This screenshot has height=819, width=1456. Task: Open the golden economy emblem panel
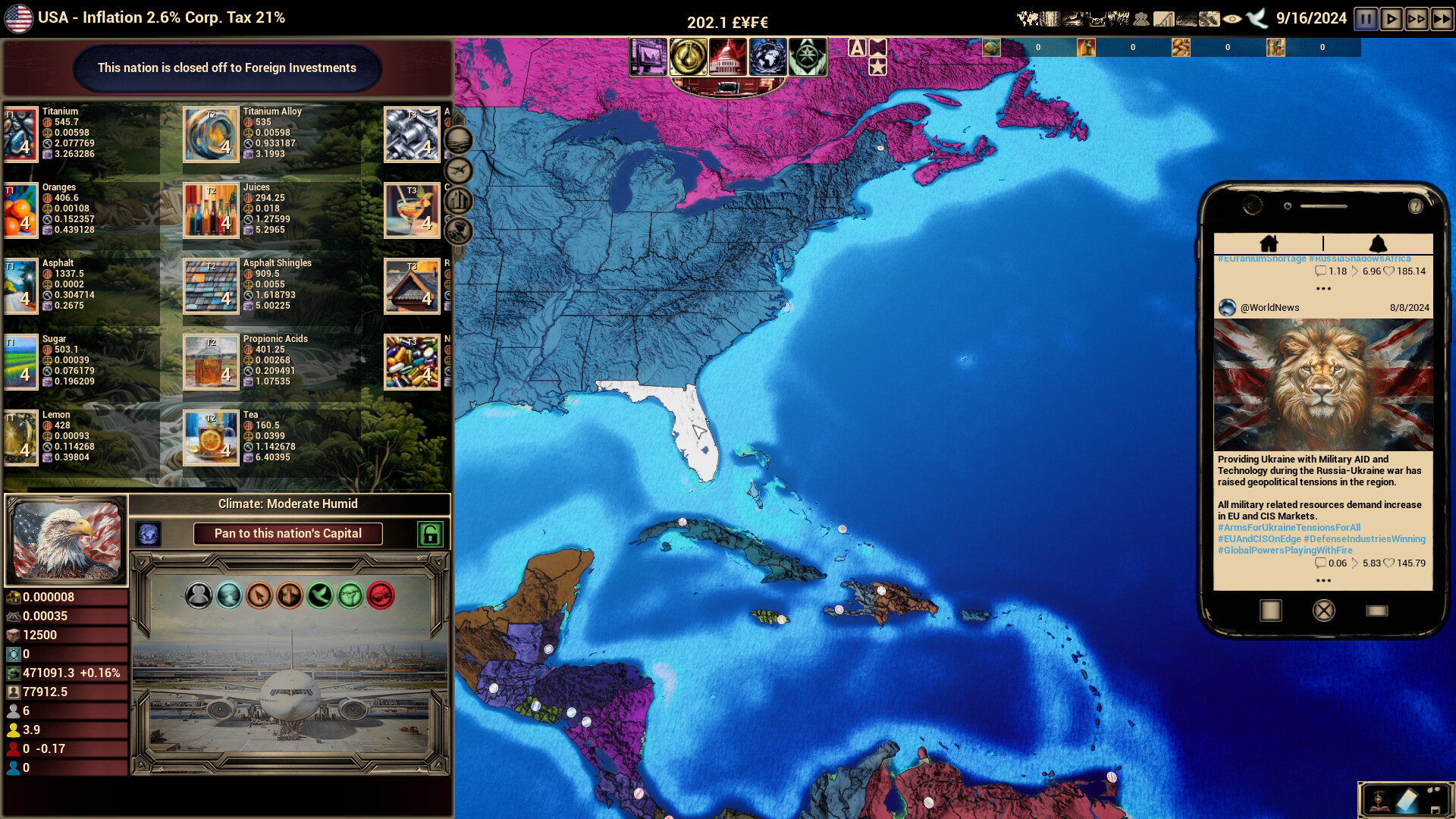click(x=689, y=57)
